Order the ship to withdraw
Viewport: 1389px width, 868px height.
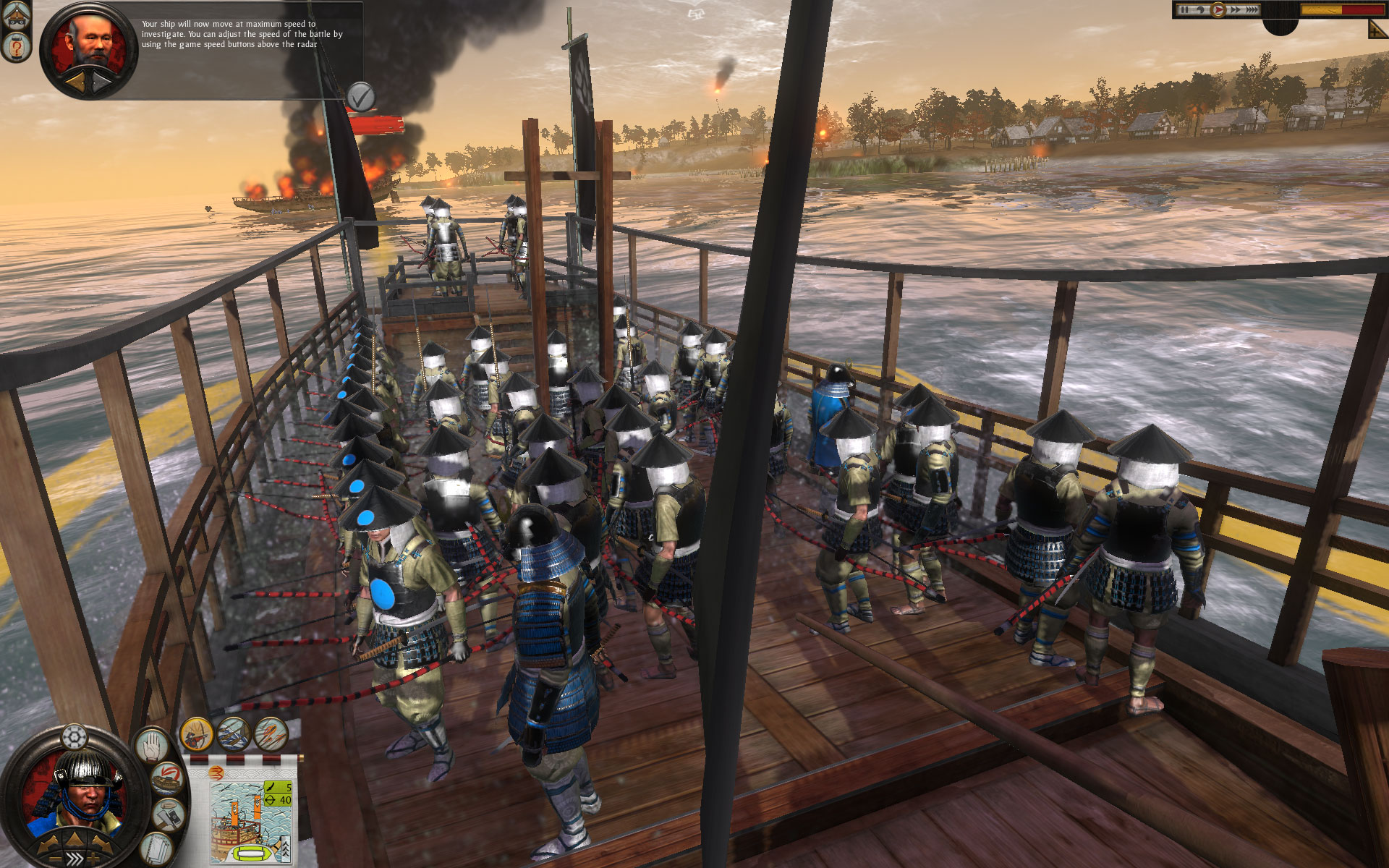coord(166,780)
